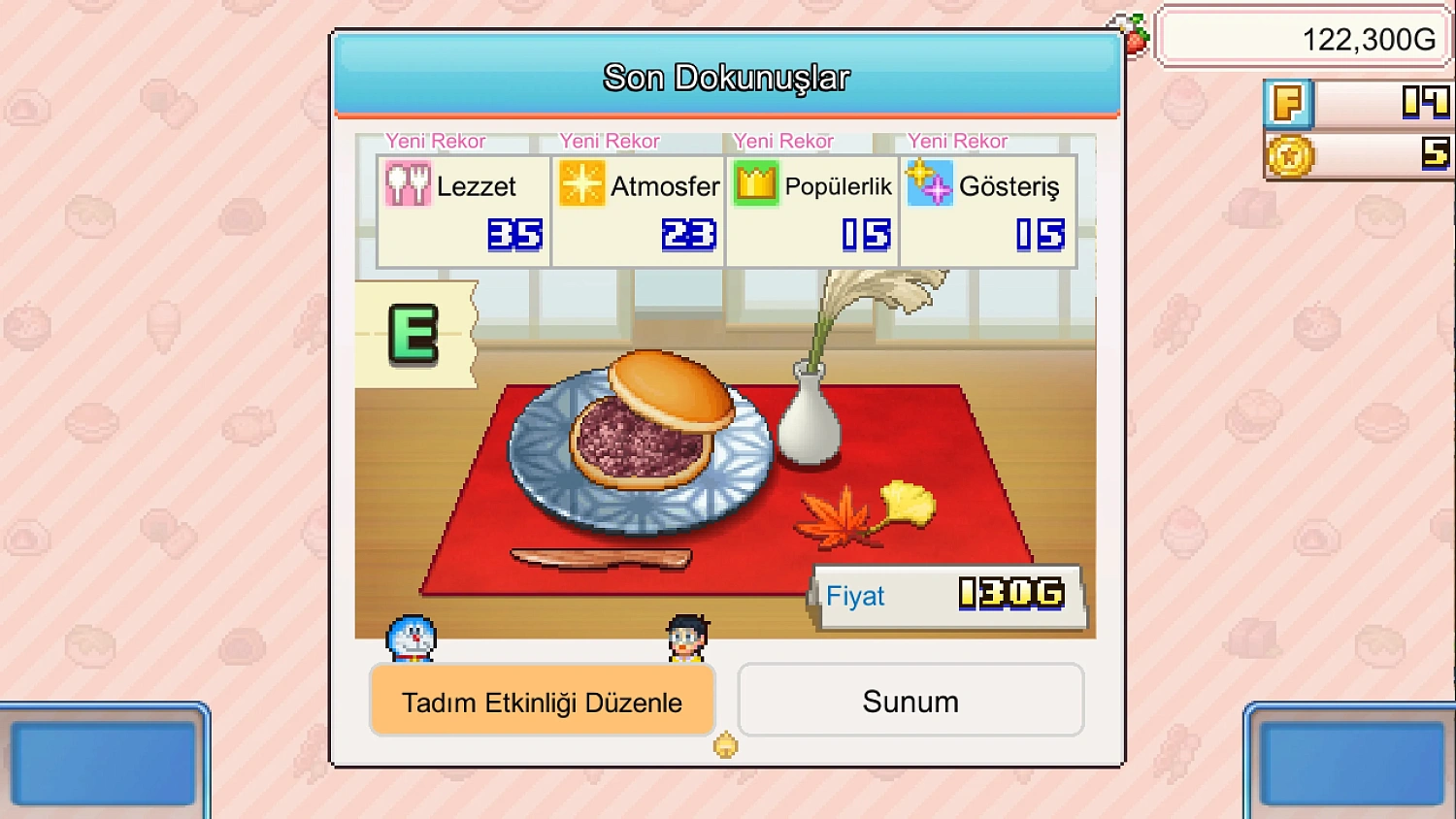Screen dimensions: 1456x819
Task: Click the Yeni Rekor label above Gösteriş
Action: [x=956, y=142]
